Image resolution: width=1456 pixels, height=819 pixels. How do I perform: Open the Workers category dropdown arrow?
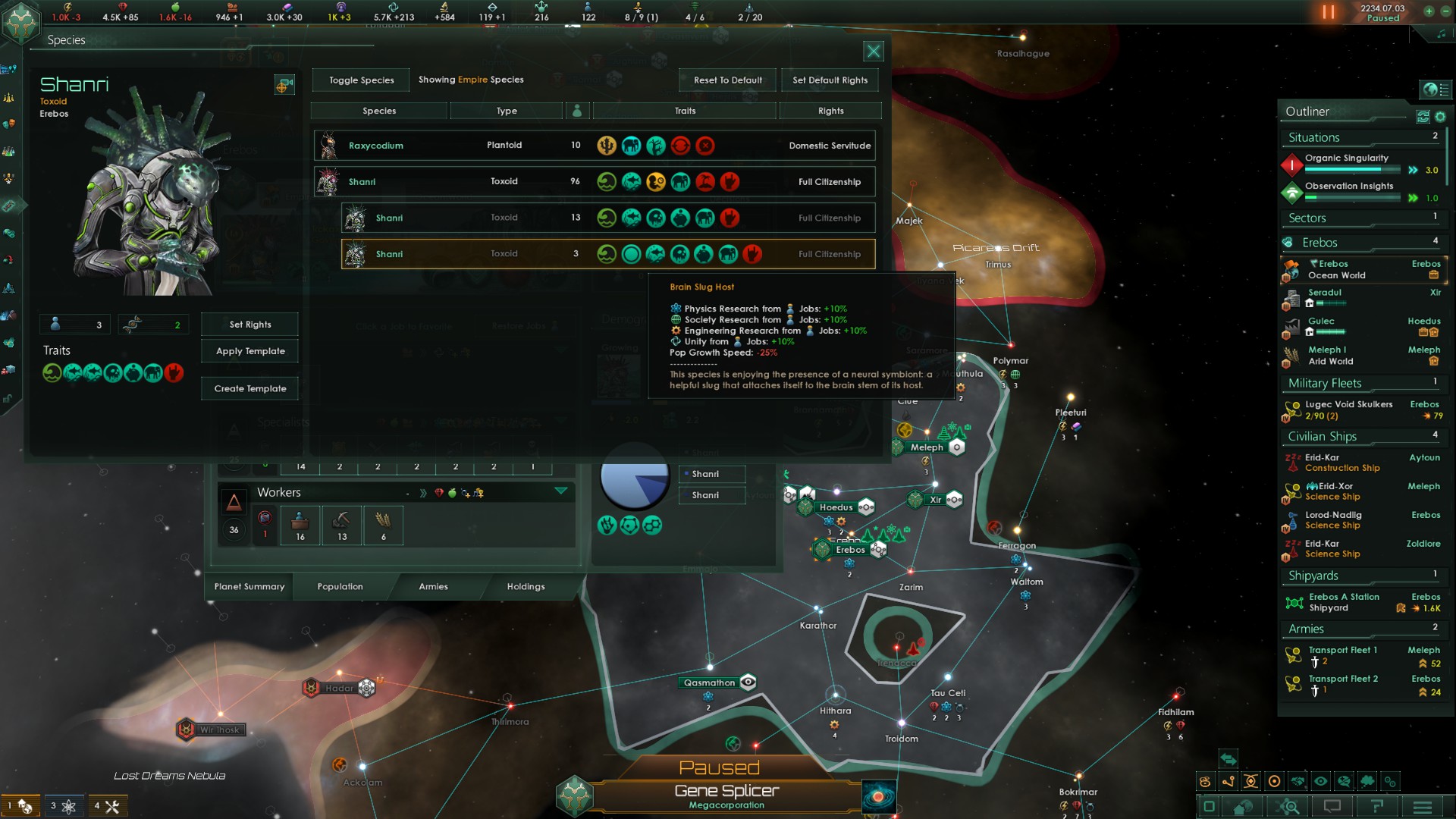pos(561,491)
